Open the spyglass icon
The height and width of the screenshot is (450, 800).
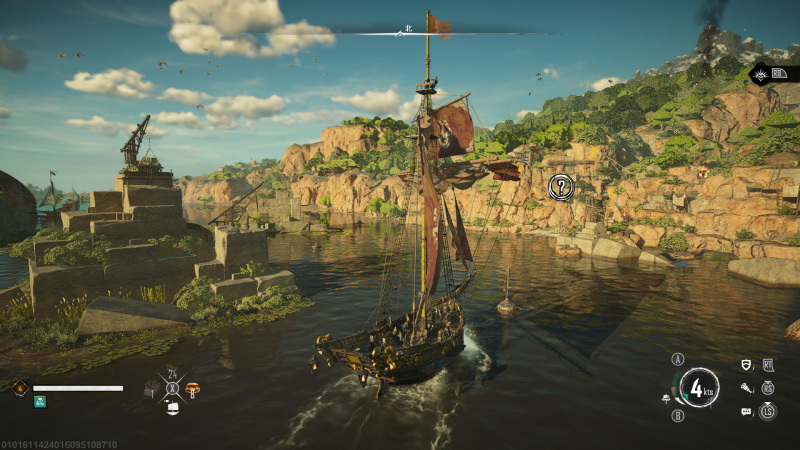(746, 388)
